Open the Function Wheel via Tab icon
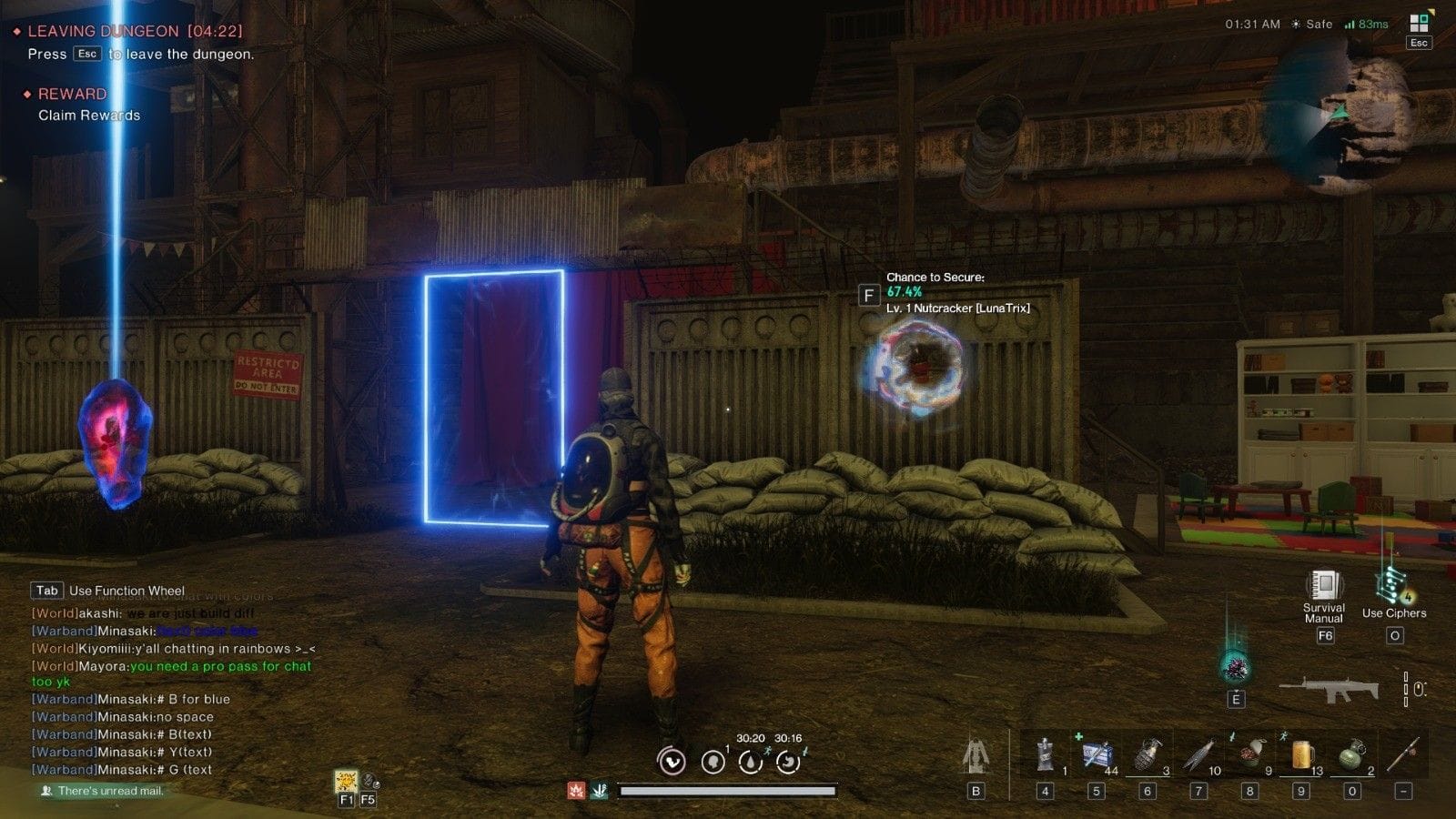Viewport: 1456px width, 819px height. click(x=49, y=591)
